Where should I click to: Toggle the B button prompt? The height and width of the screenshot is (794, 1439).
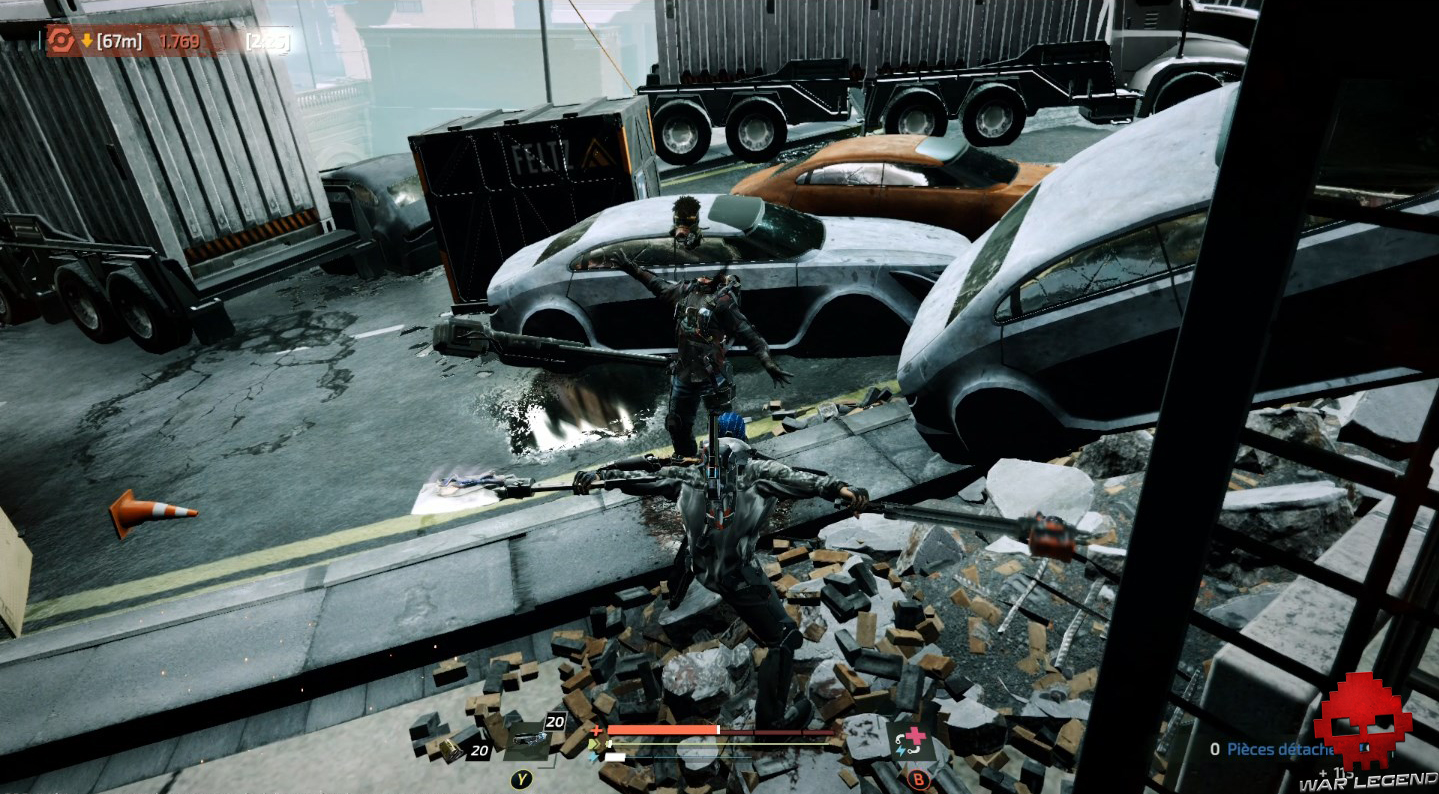917,778
